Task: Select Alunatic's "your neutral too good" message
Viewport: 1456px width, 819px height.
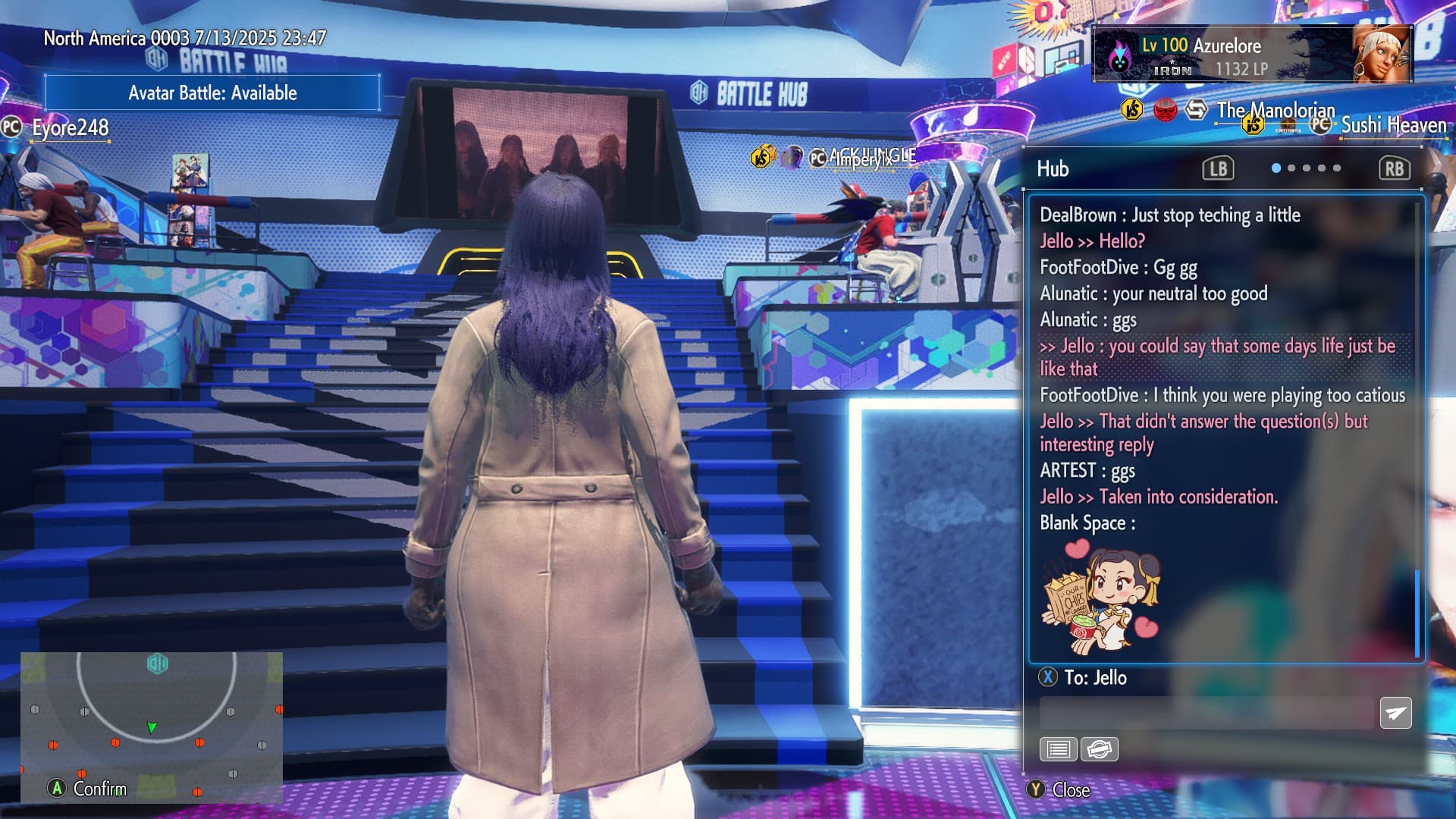Action: (x=1153, y=293)
